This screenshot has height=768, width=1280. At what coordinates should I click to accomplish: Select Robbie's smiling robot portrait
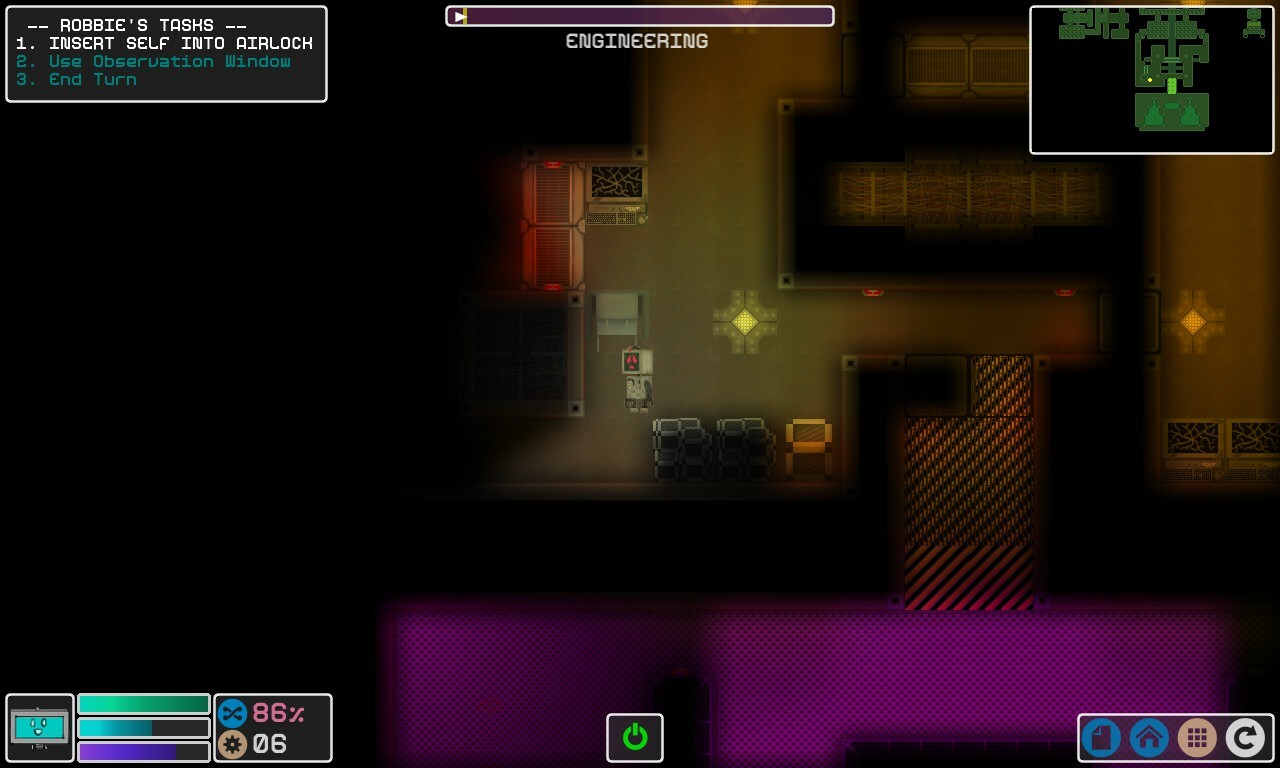(39, 728)
